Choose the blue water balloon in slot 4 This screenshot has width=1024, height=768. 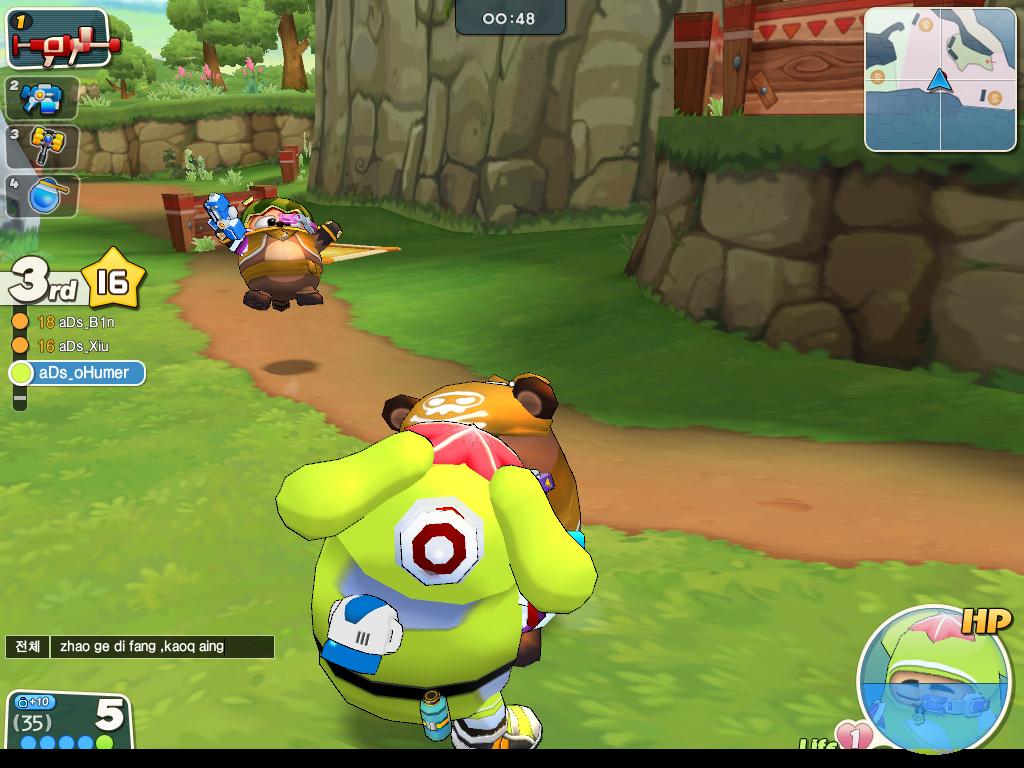[43, 195]
